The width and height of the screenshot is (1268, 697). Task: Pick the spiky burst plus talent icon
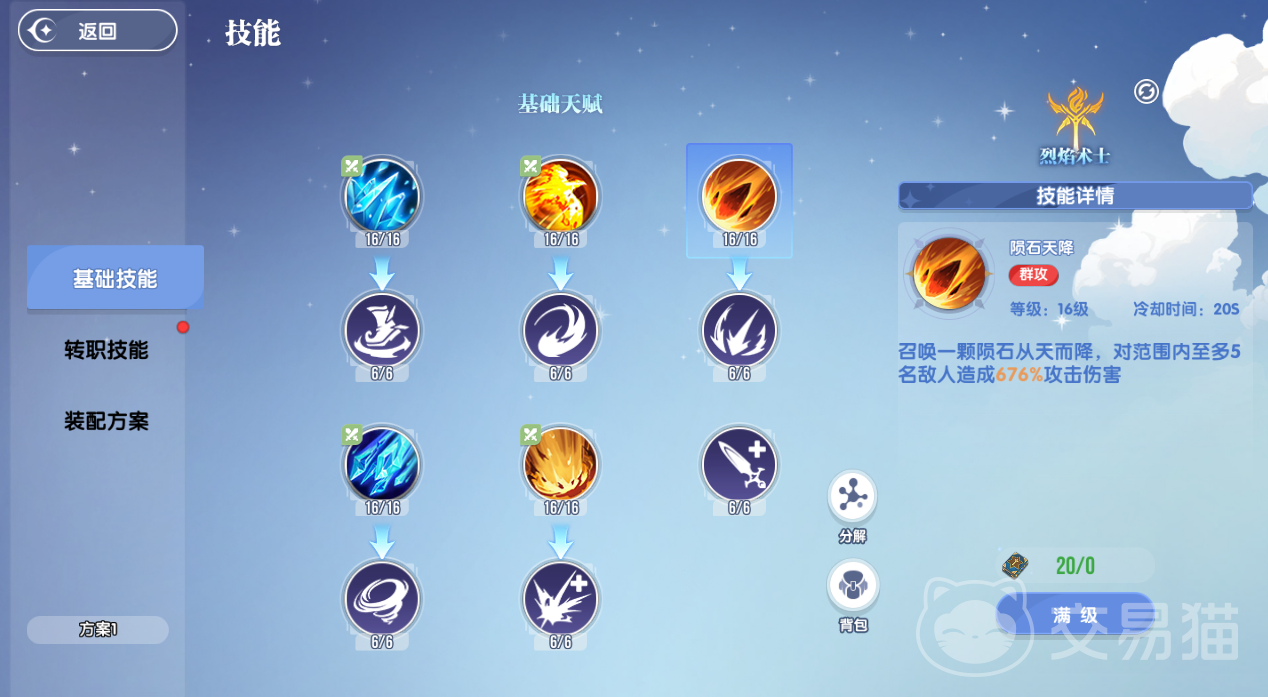560,599
